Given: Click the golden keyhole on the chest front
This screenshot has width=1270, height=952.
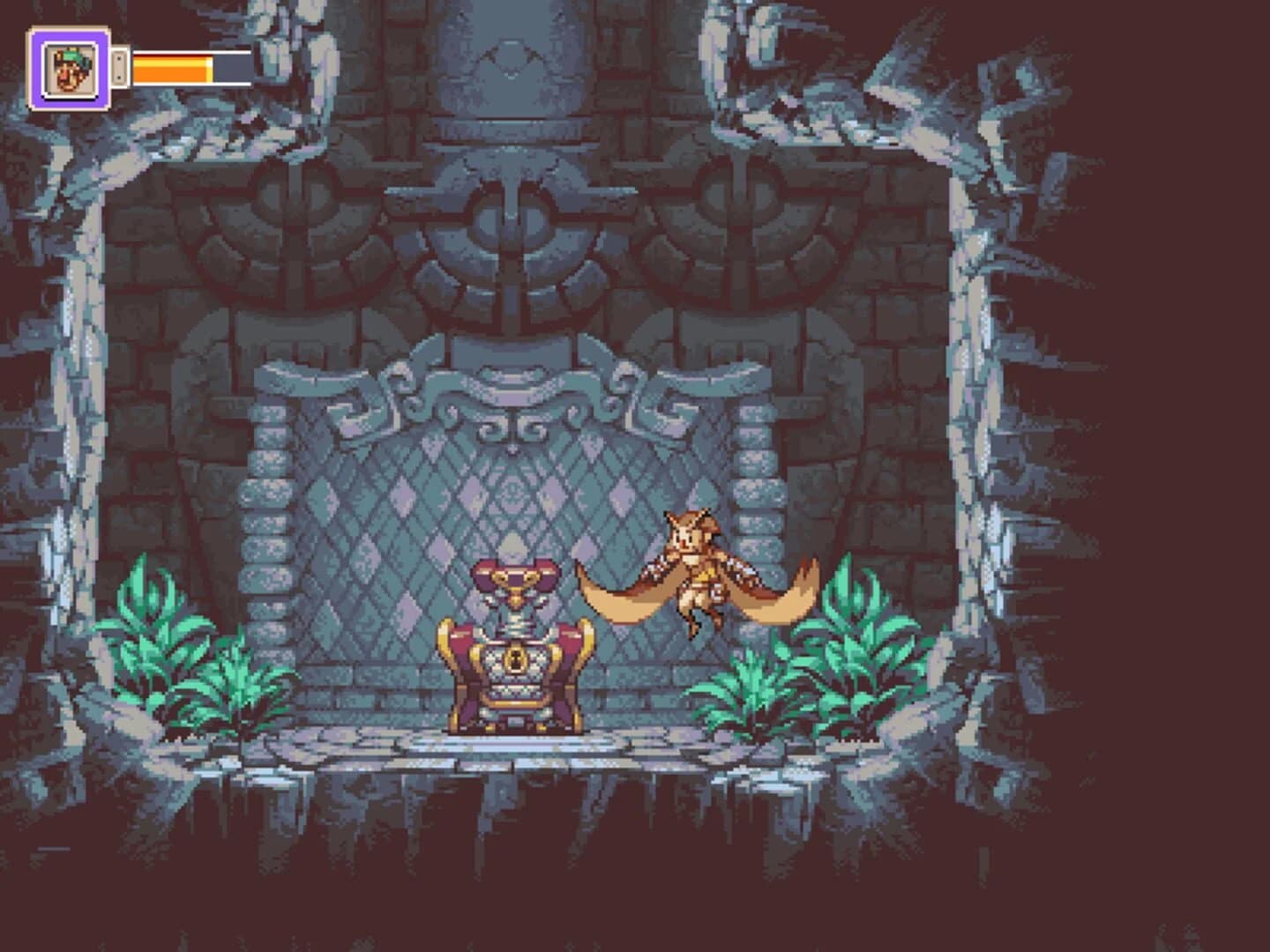Looking at the screenshot, I should click(x=515, y=660).
